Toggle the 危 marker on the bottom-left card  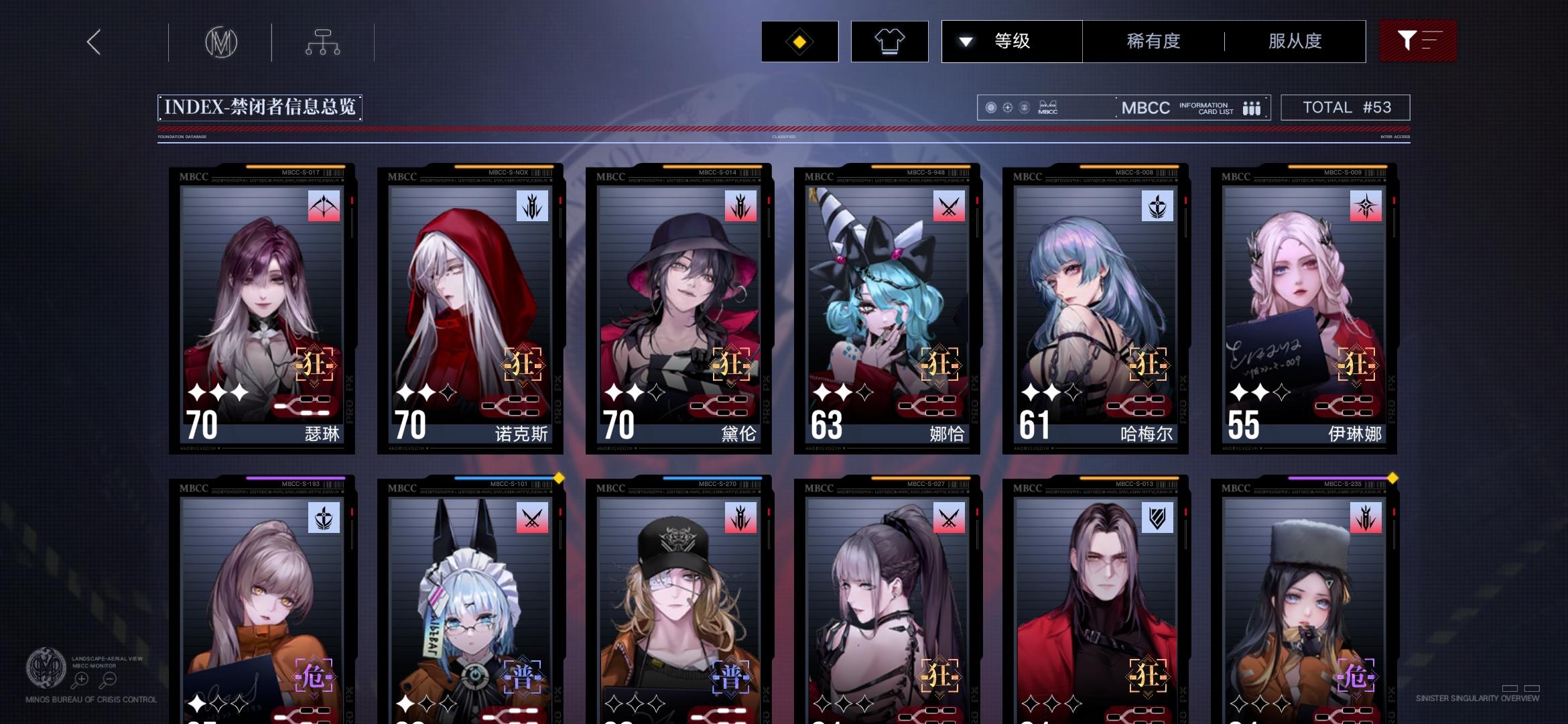point(315,678)
